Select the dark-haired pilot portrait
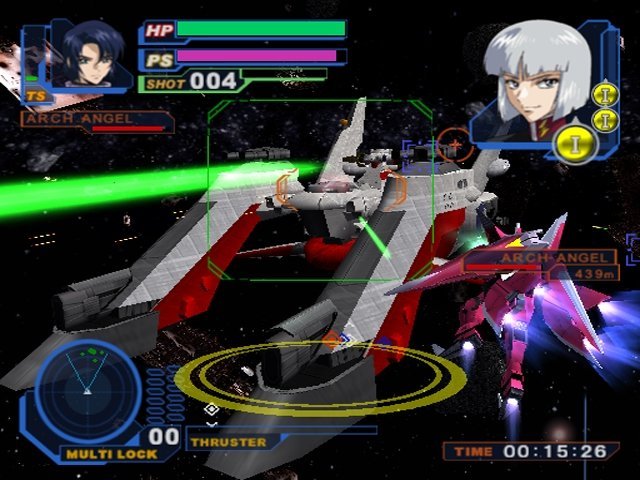The image size is (640, 480). [88, 54]
